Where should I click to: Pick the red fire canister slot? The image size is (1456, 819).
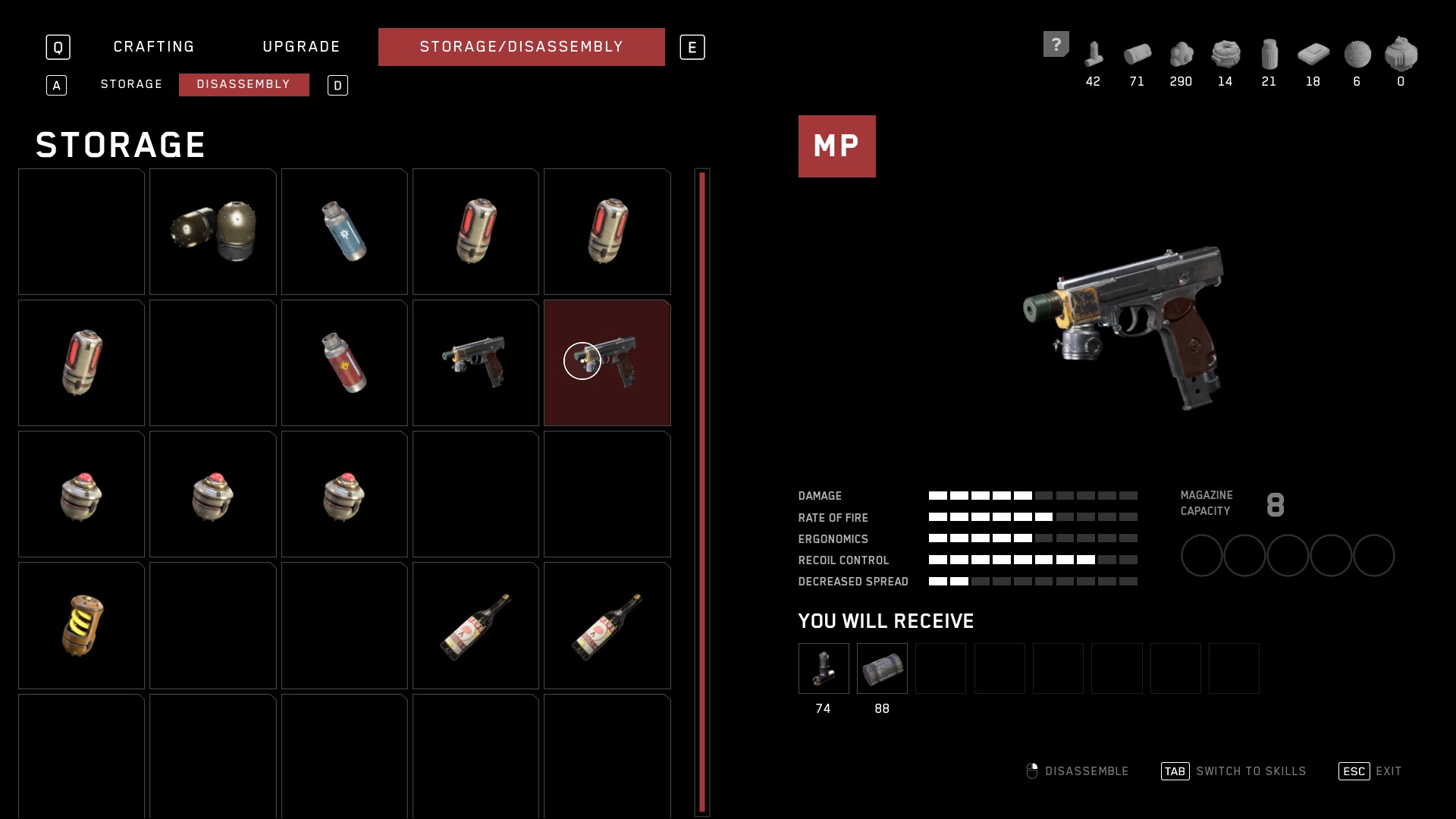[344, 362]
